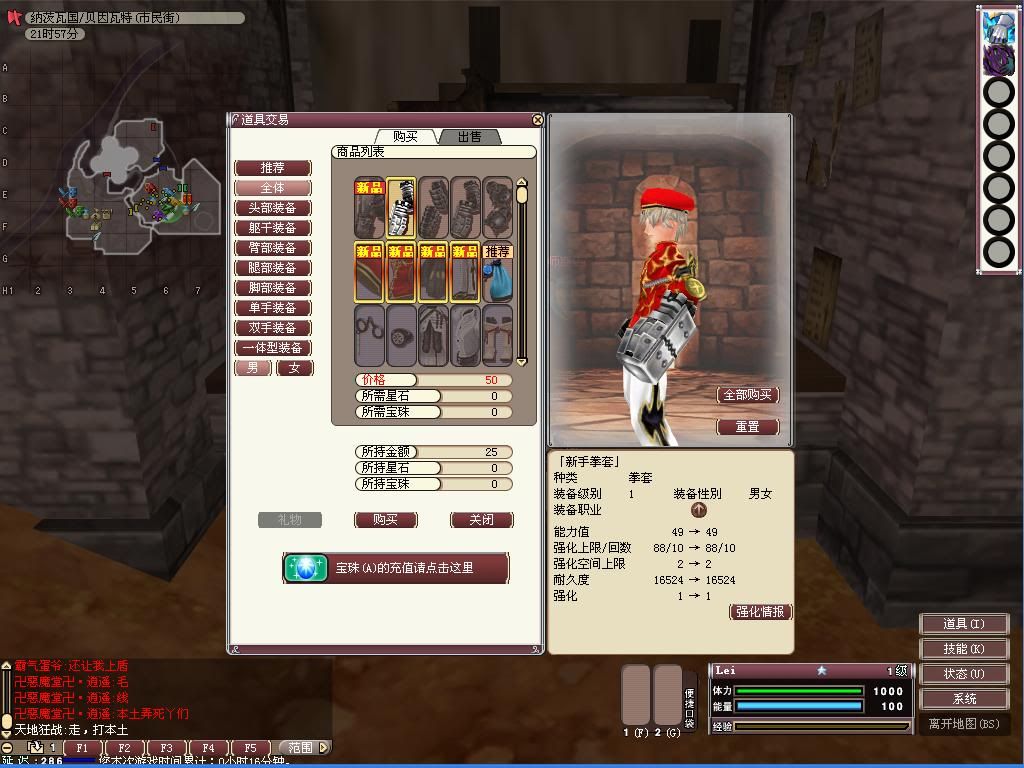This screenshot has height=768, width=1024.
Task: Choose the 脚部装备 foot equipment category
Action: click(x=272, y=288)
